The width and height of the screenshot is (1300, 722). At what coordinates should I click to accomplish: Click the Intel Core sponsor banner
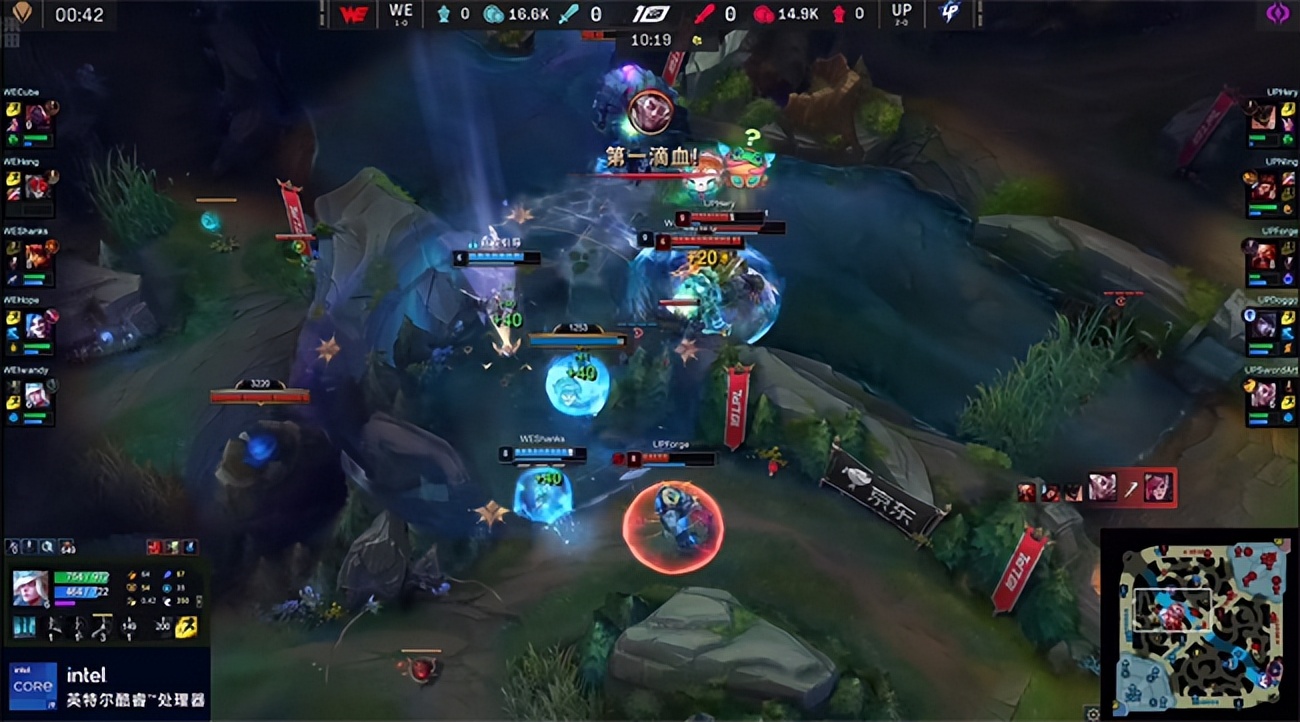[x=110, y=685]
